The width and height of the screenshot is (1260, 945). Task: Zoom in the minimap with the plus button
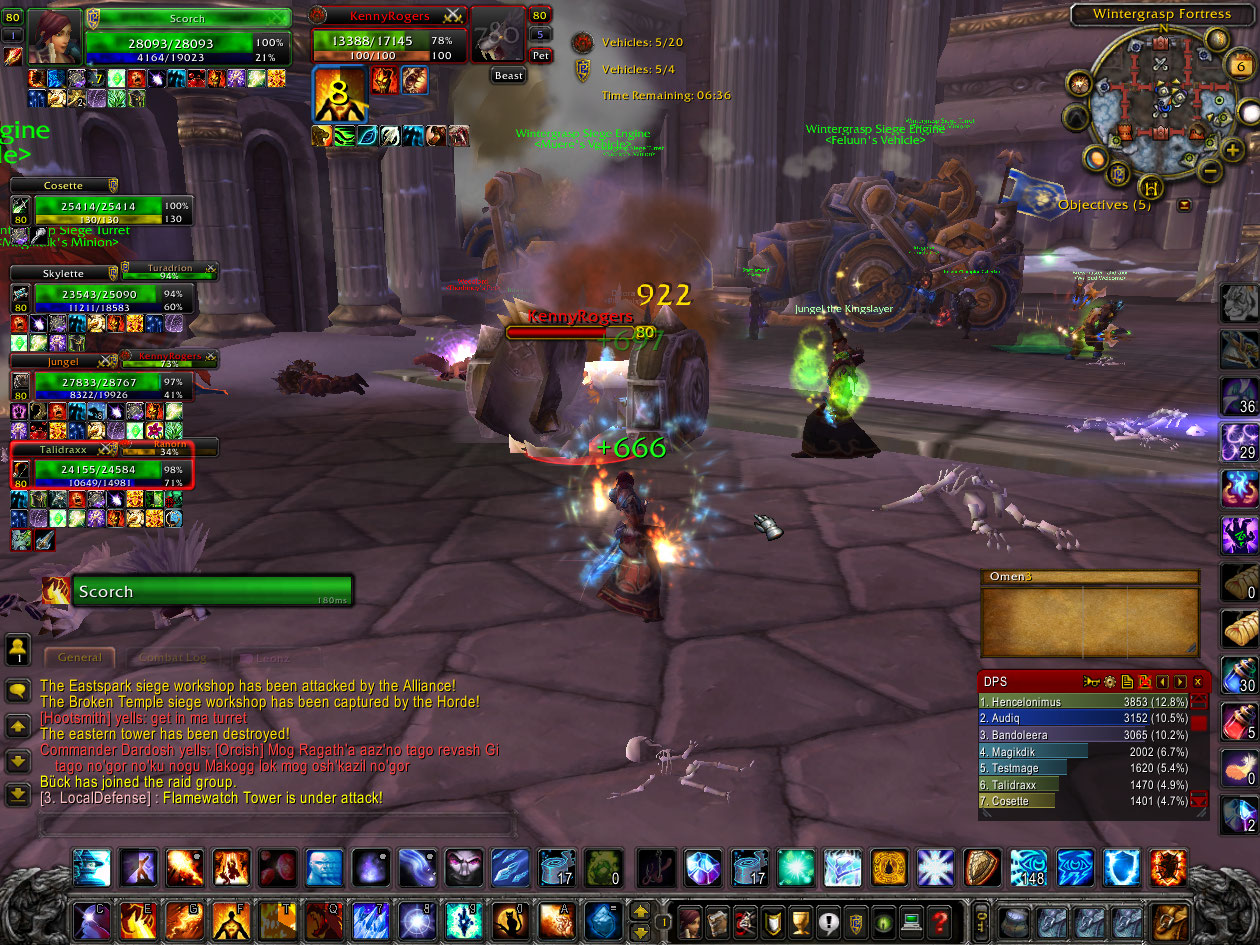coord(1233,148)
